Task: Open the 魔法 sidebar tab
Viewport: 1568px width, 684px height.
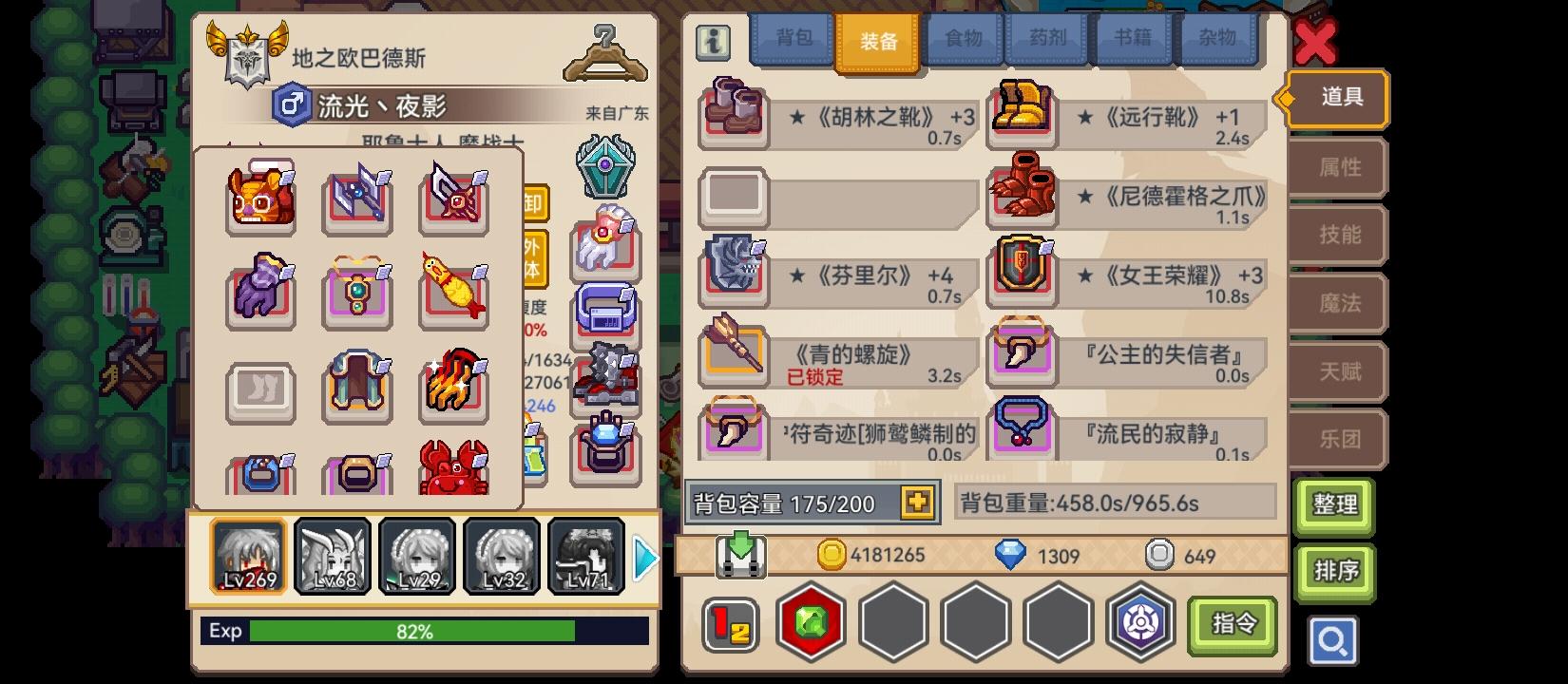Action: coord(1336,303)
